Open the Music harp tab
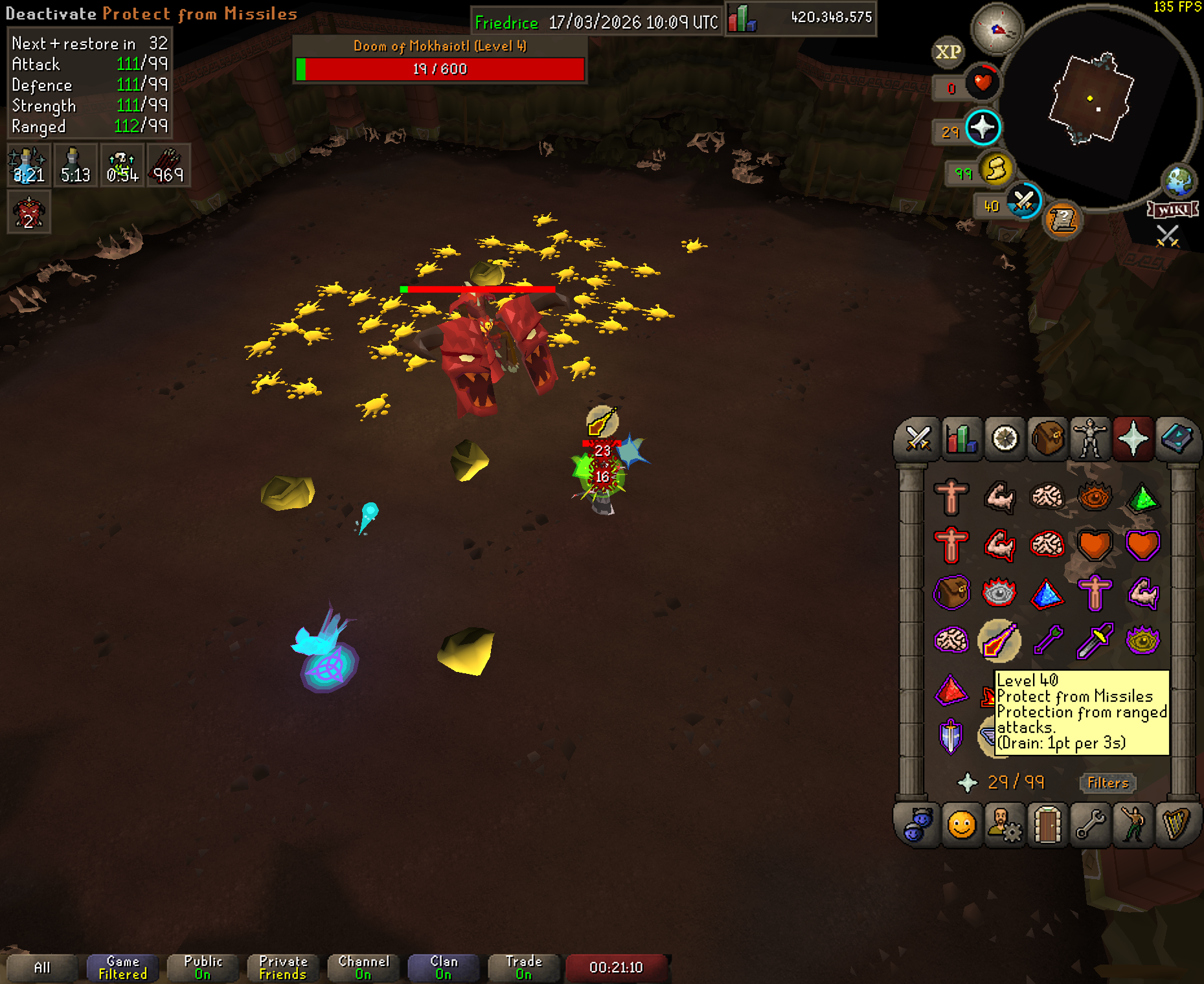Viewport: 1204px width, 984px height. (x=1177, y=825)
